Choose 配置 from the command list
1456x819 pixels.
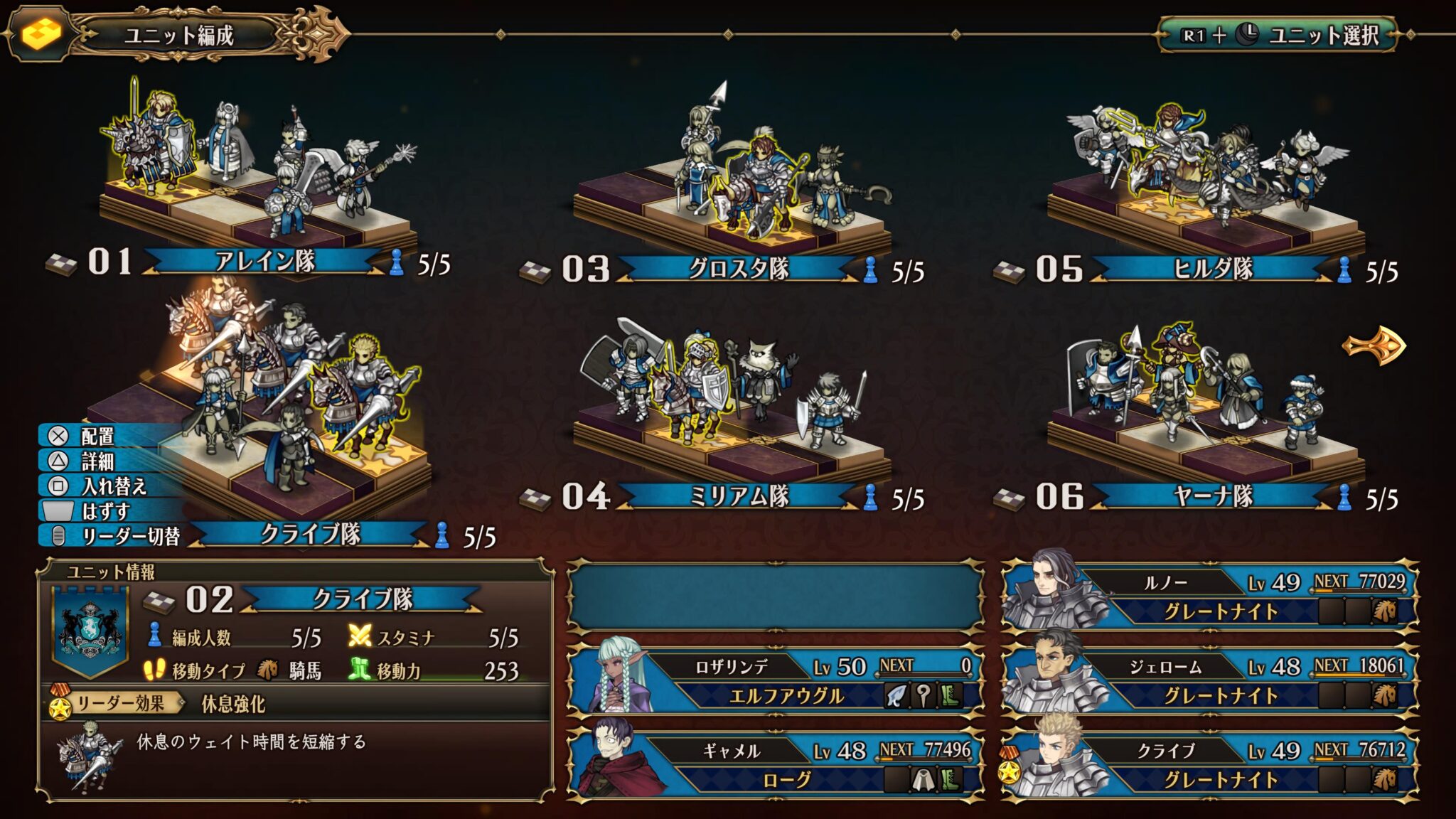(97, 436)
